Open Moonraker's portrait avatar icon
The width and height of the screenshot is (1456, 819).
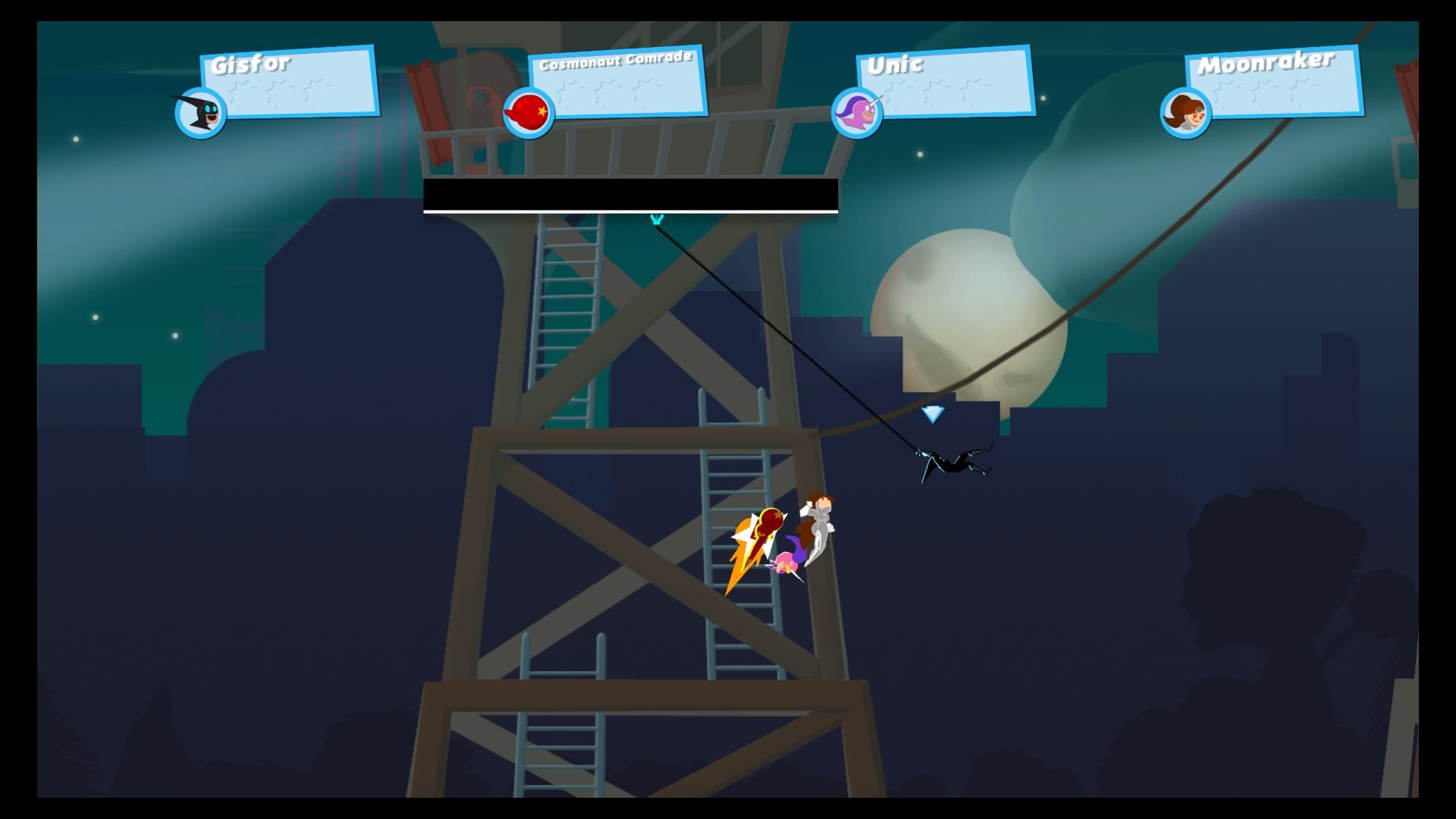[1186, 112]
